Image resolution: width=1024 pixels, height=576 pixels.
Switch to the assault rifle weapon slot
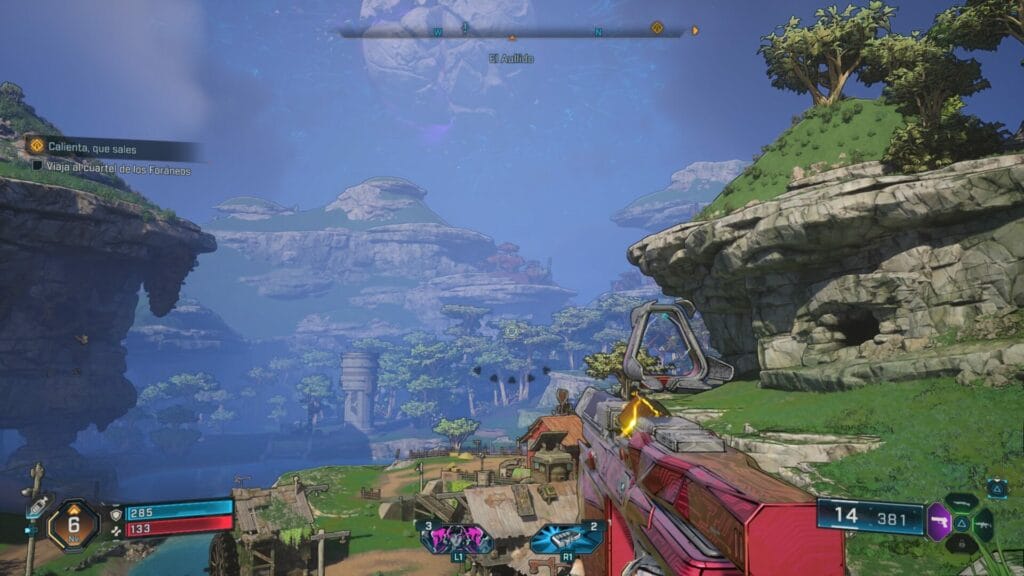pos(983,523)
